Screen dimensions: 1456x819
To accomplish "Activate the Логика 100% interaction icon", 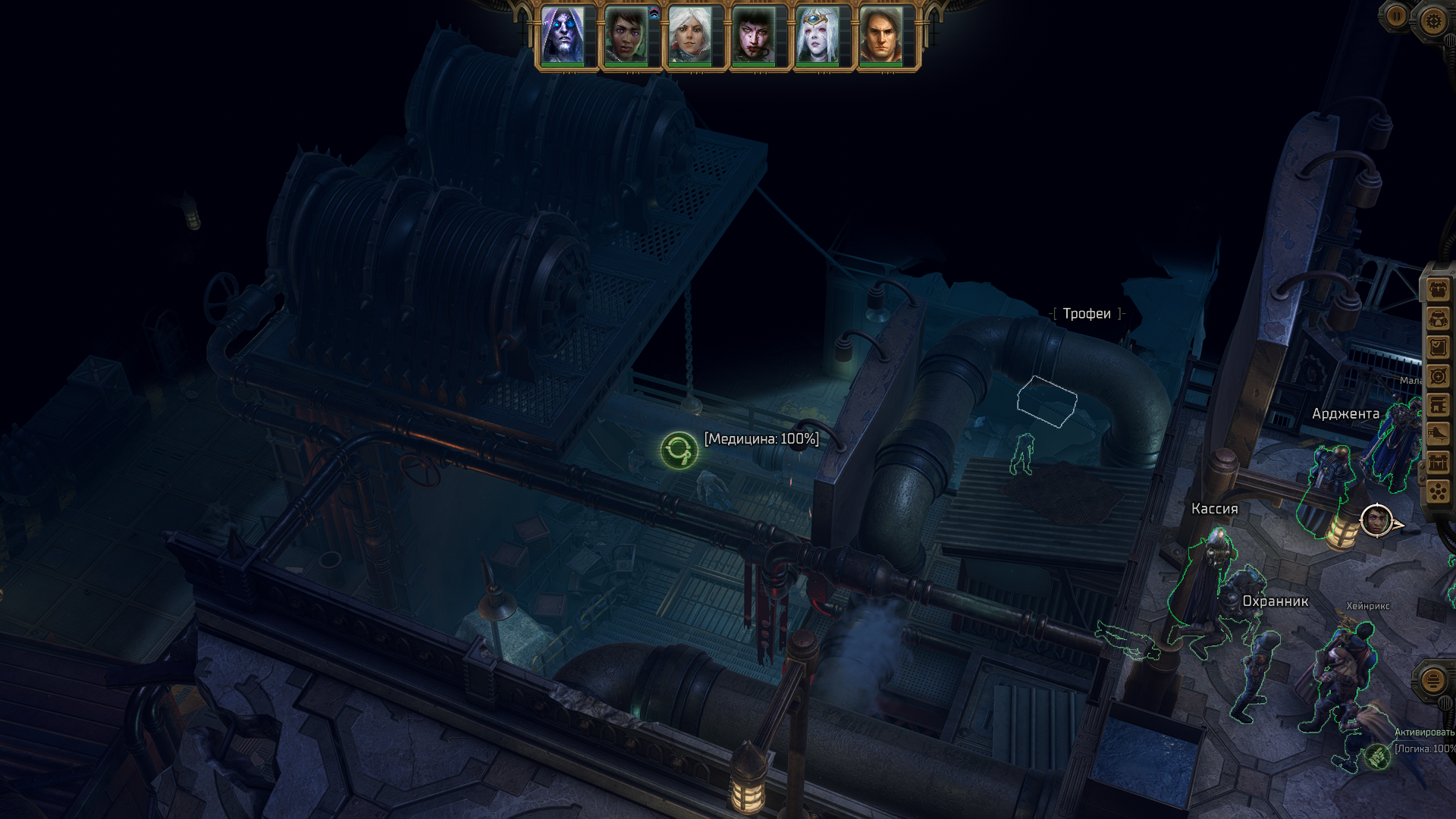I will click(x=1377, y=755).
